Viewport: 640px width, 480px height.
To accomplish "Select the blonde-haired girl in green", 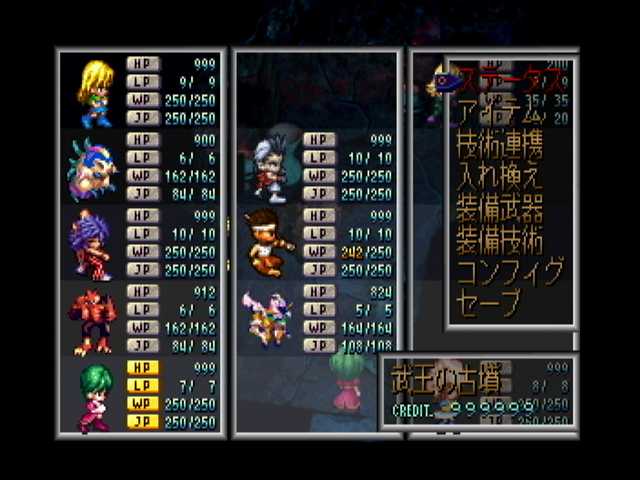I will pos(93,92).
